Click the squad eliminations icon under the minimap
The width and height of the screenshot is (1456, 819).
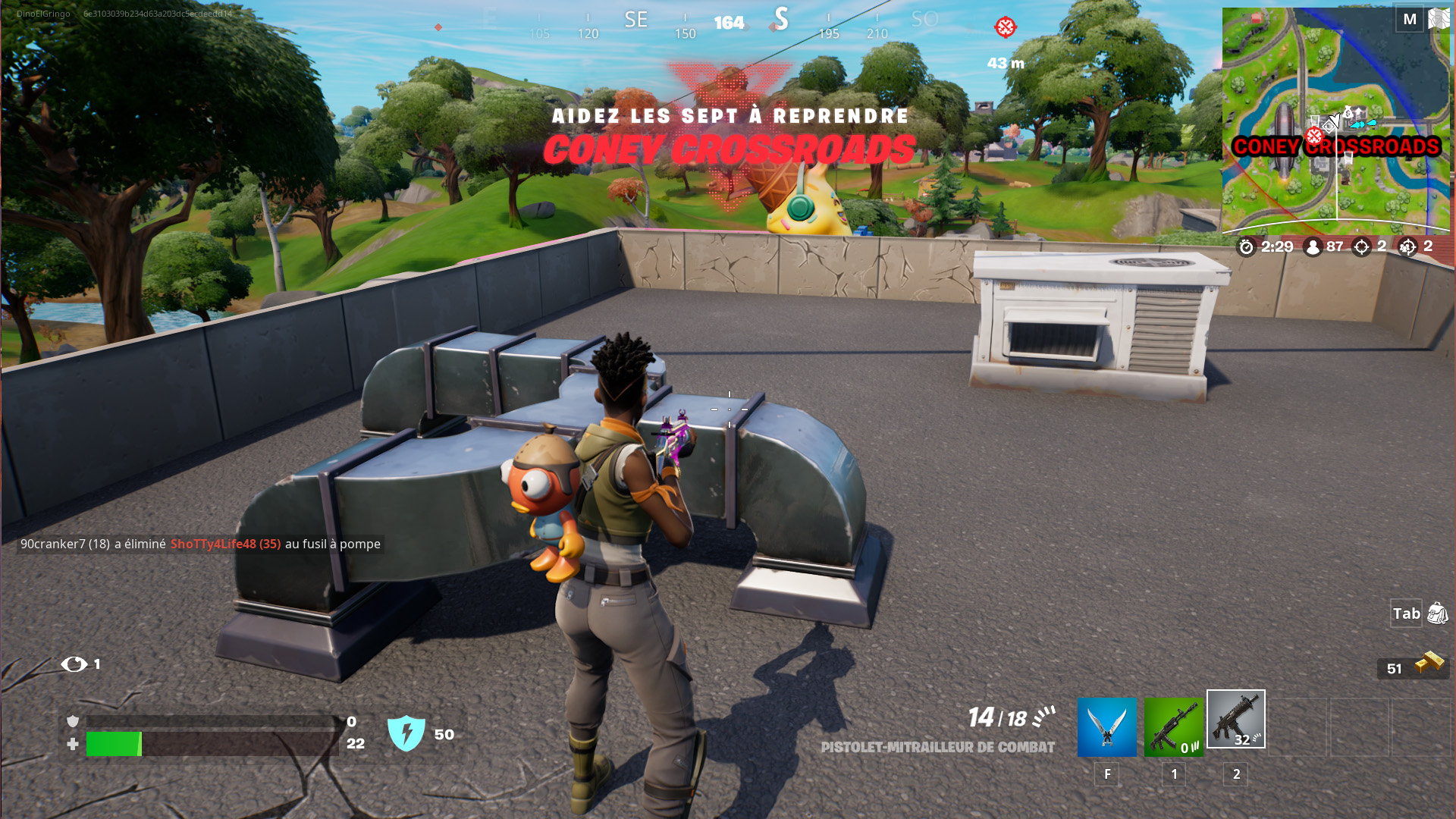click(x=1409, y=246)
